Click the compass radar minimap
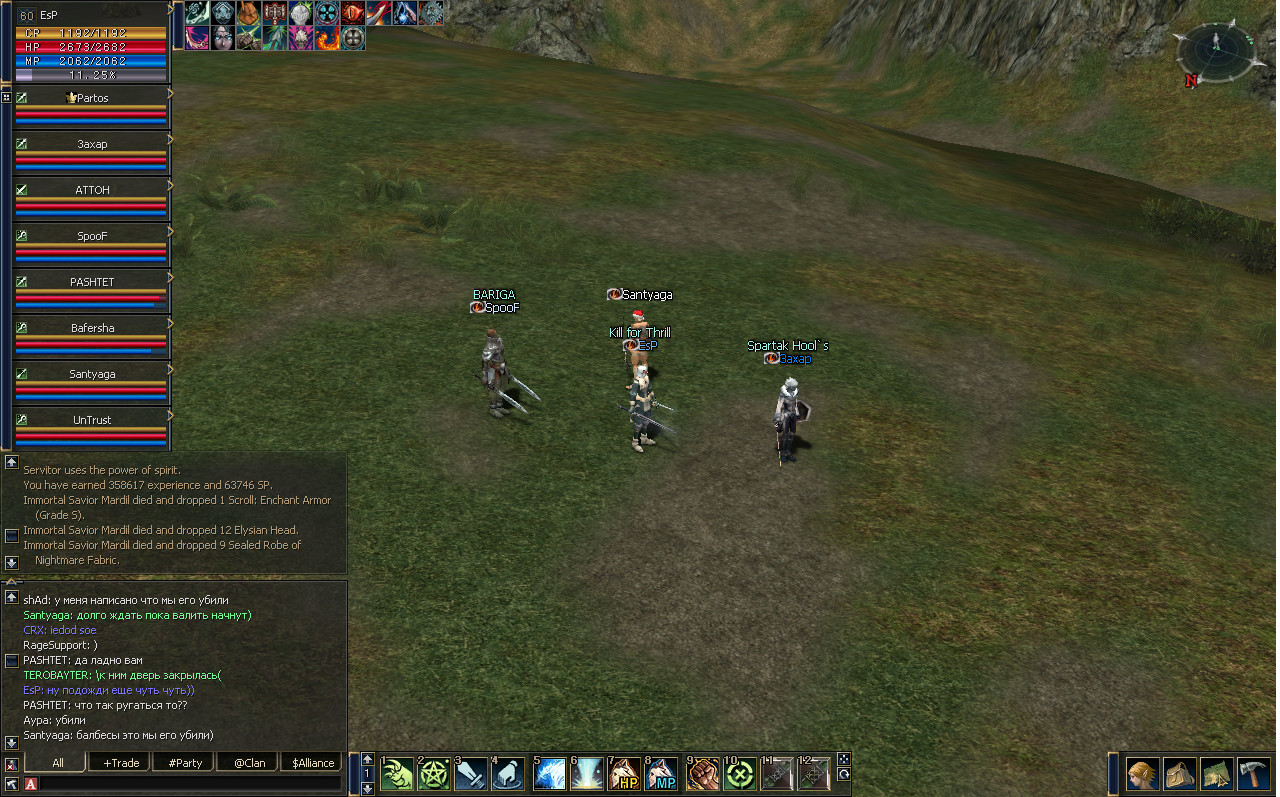 (1215, 53)
